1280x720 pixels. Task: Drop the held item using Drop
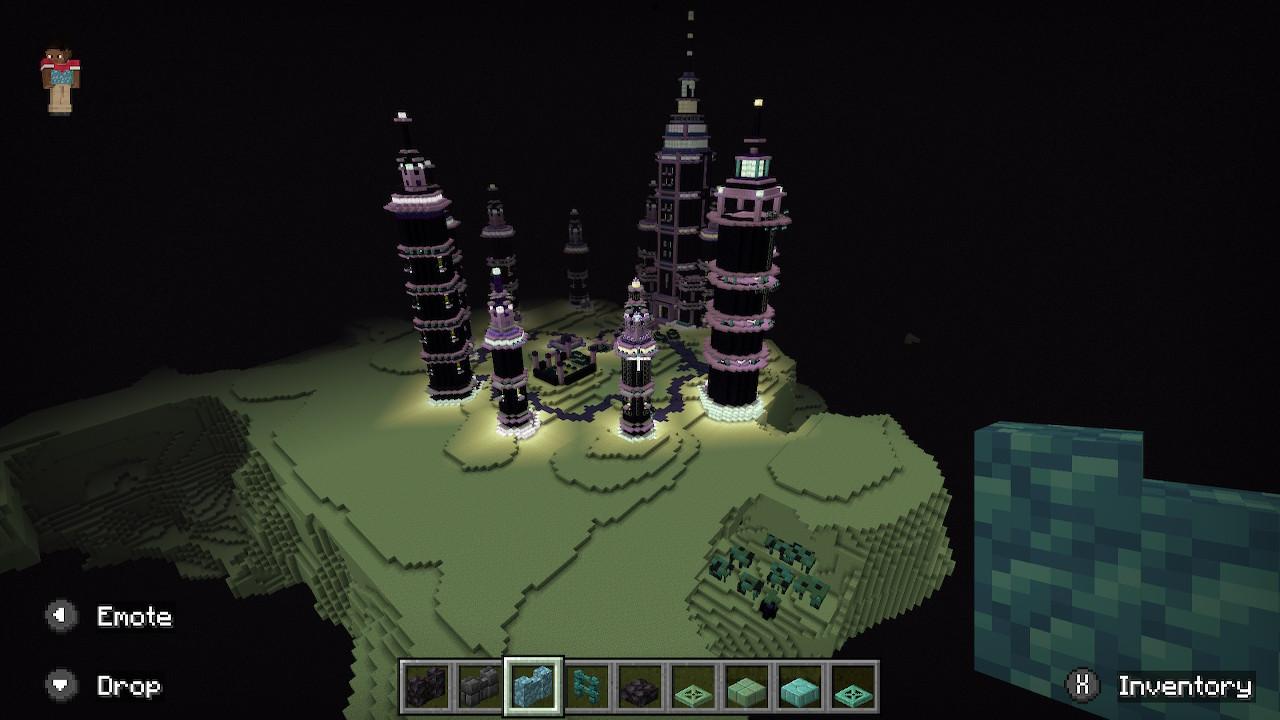(130, 687)
